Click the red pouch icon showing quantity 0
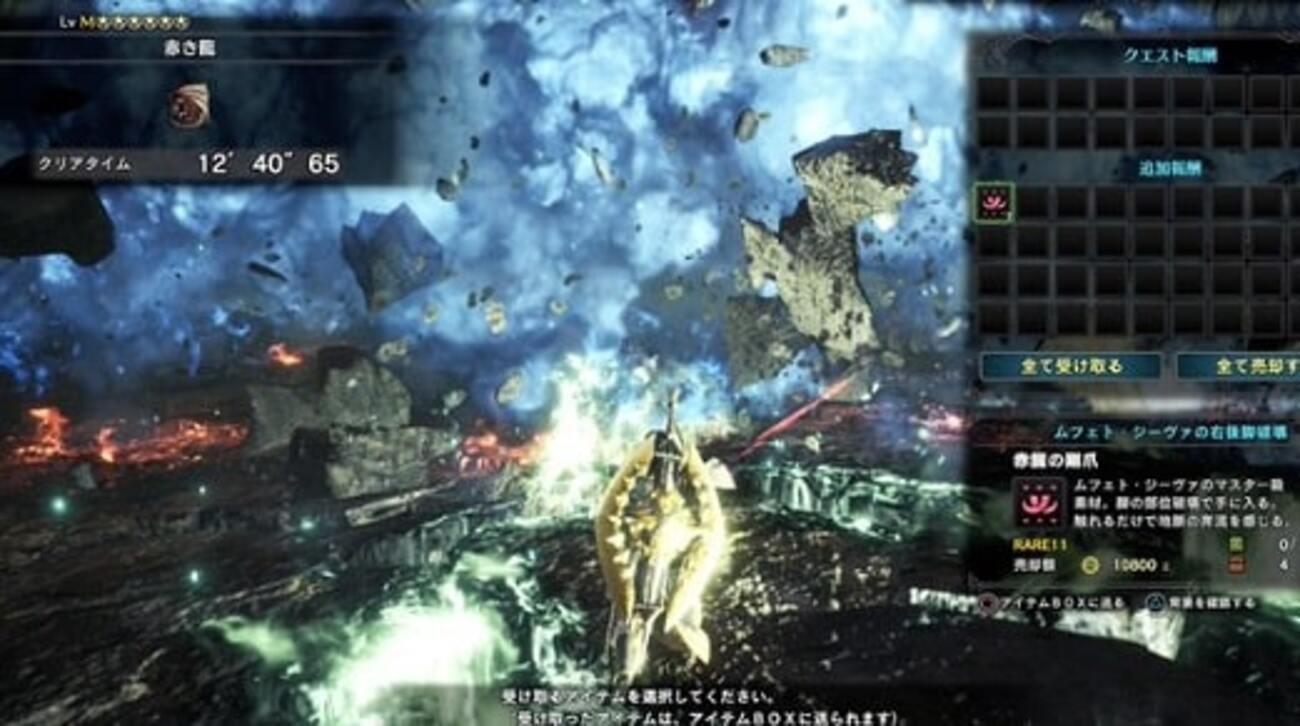The height and width of the screenshot is (726, 1300). click(1235, 543)
